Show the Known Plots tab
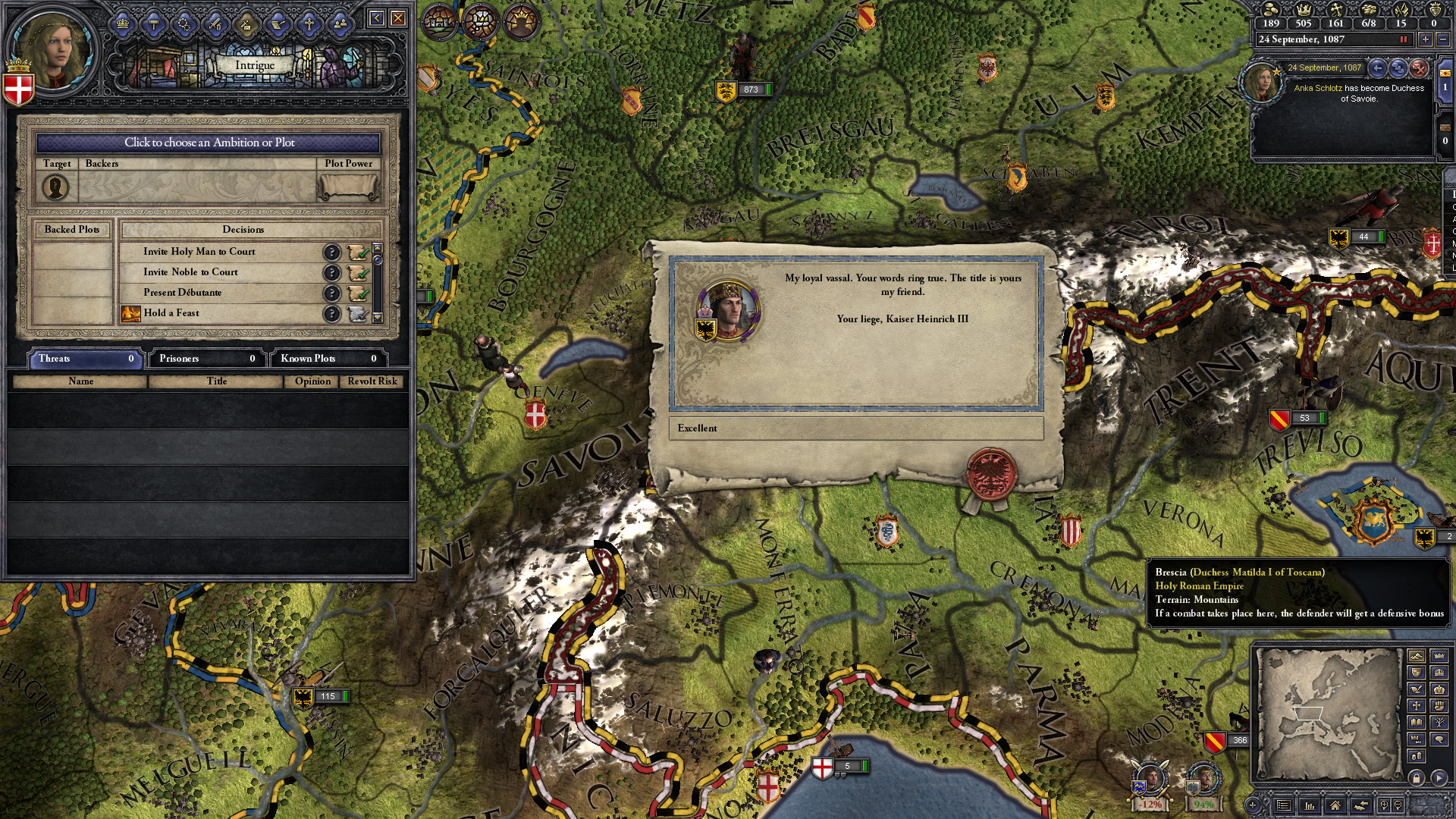 click(328, 359)
